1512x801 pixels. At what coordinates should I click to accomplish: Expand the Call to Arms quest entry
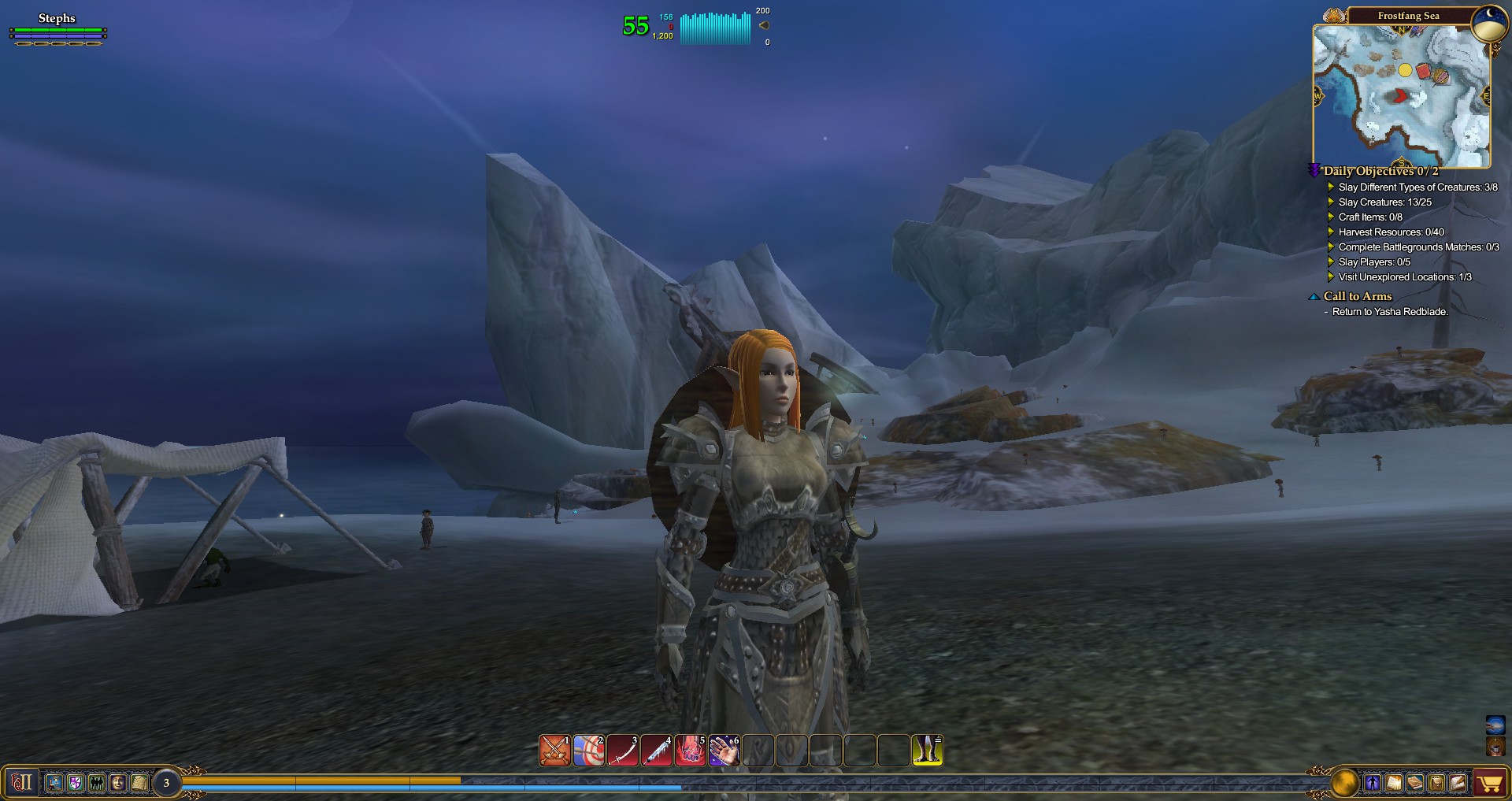[1357, 296]
